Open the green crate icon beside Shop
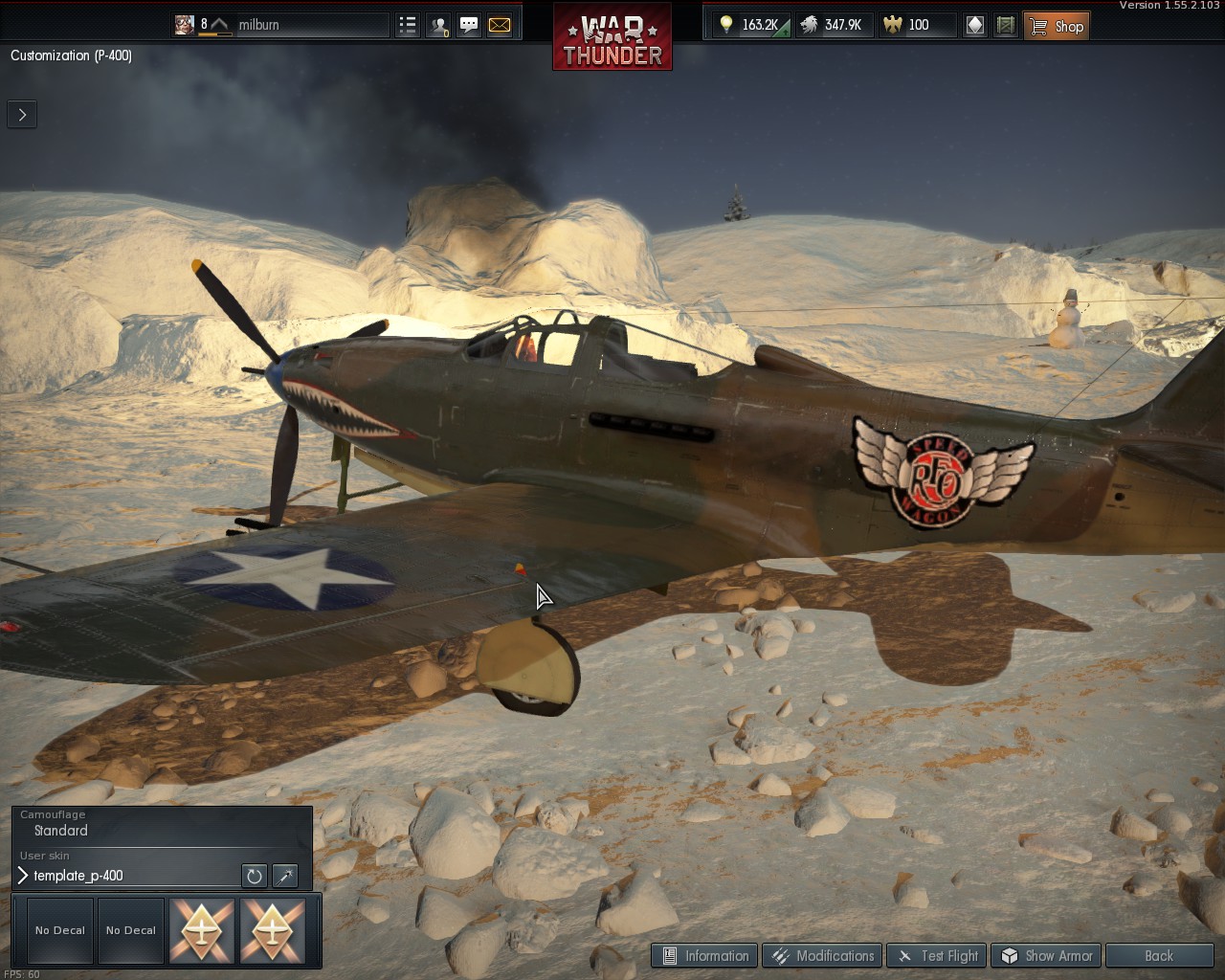The image size is (1225, 980). pos(1005,26)
